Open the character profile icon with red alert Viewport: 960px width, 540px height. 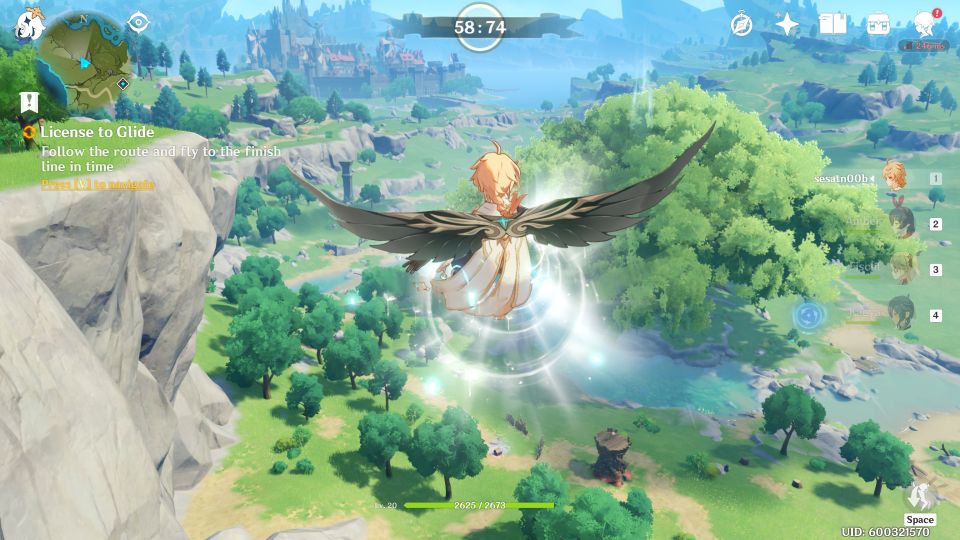(924, 24)
